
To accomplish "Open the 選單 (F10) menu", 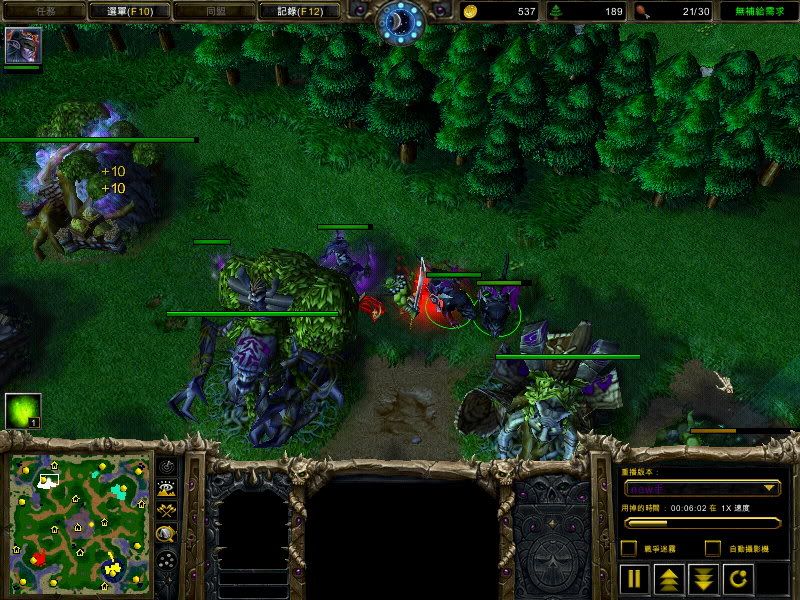I will (x=131, y=11).
